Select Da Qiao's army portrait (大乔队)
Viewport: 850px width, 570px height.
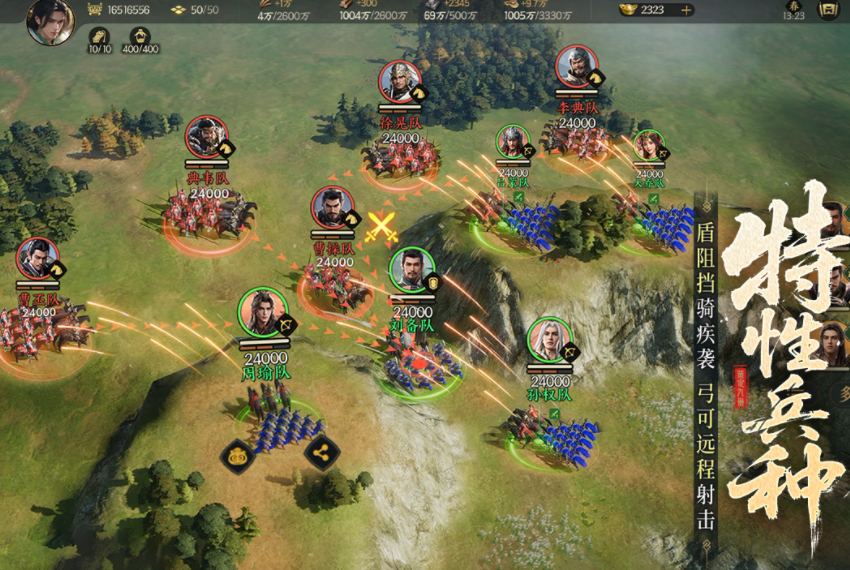(648, 146)
